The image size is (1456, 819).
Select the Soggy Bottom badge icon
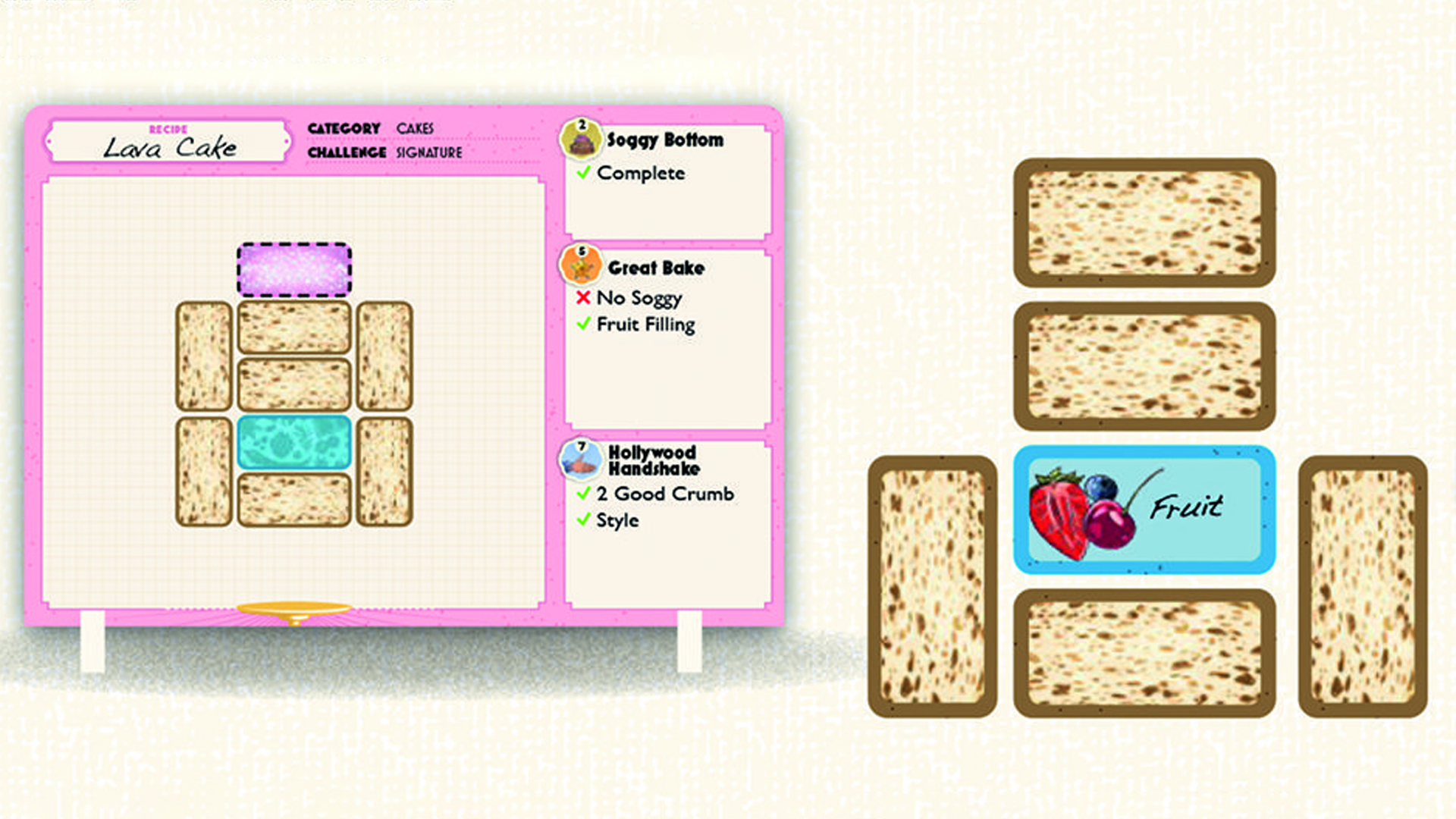click(x=580, y=139)
